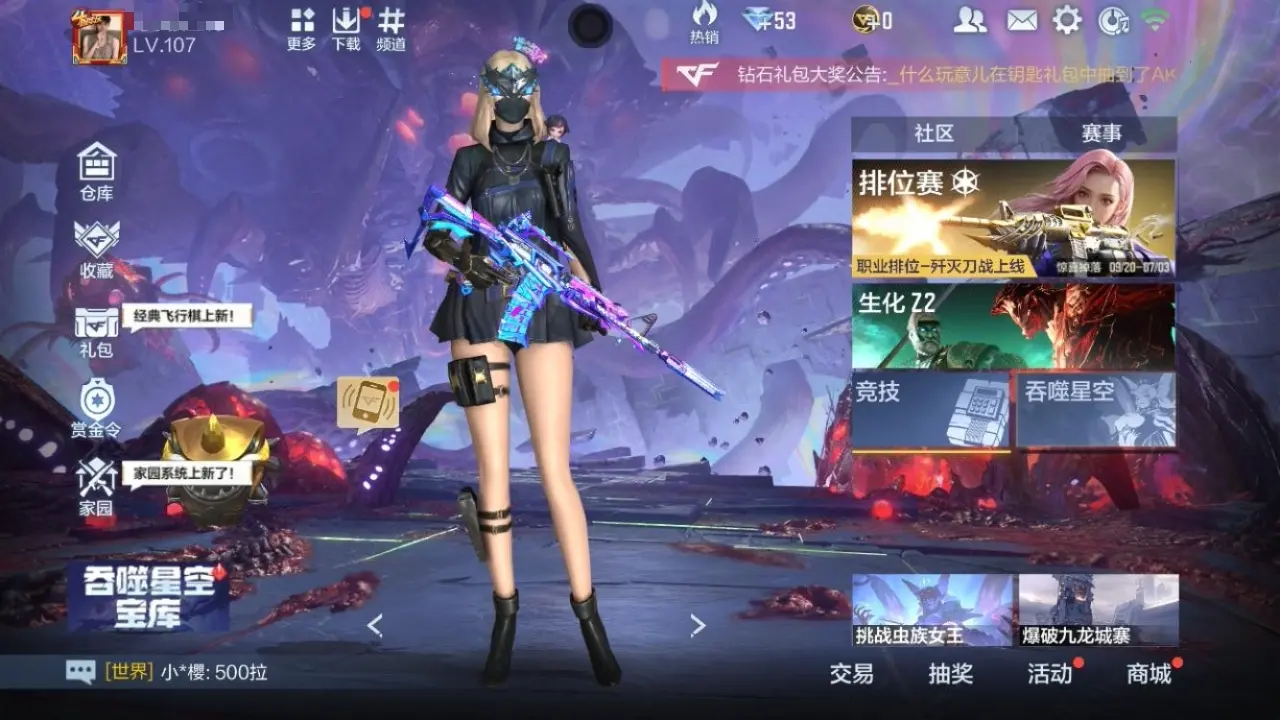Image resolution: width=1280 pixels, height=720 pixels.
Task: Switch to the 社区 community tab
Action: (934, 133)
